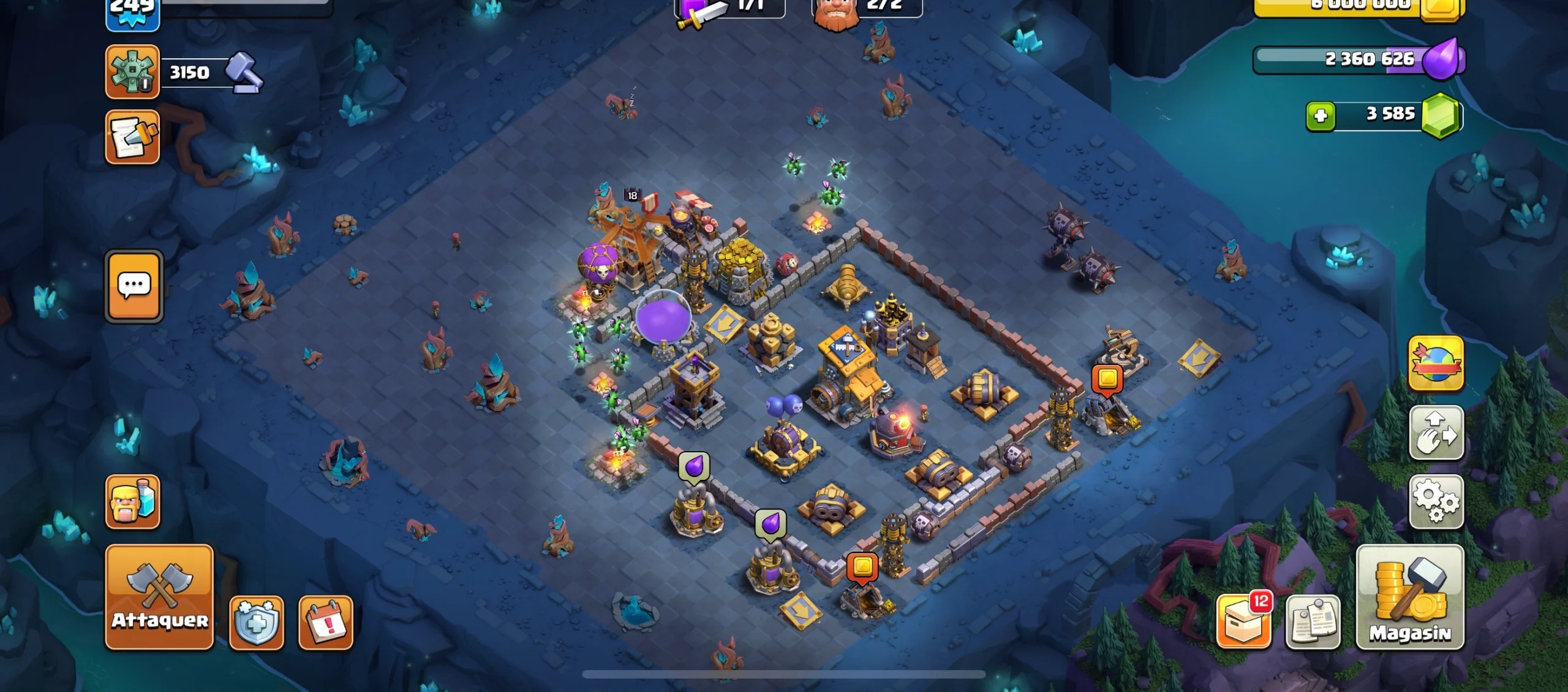
Task: Open the hand-with-arrows navigation icon
Action: 1436,433
